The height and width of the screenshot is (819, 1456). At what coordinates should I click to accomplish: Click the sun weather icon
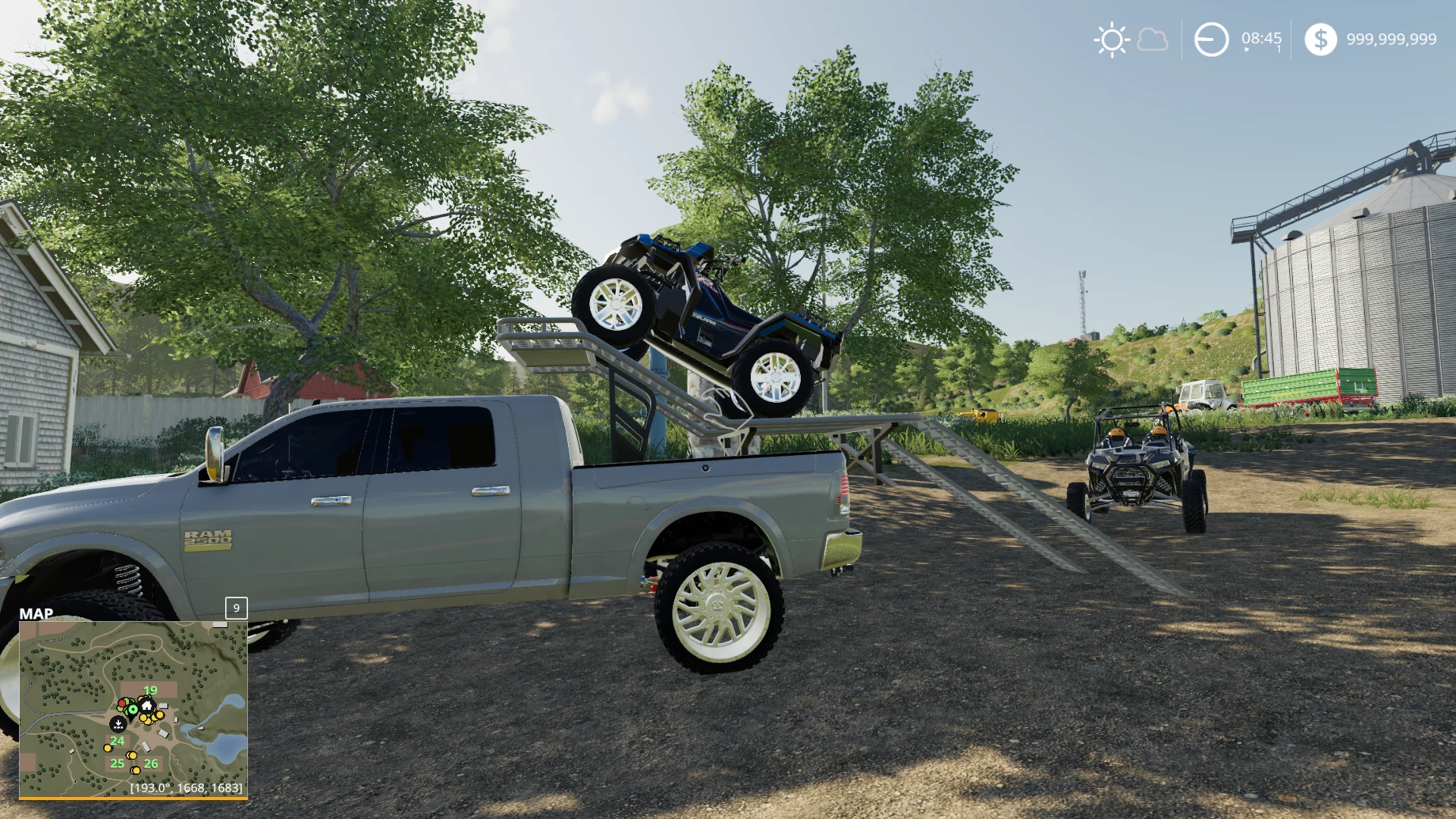coord(1112,39)
